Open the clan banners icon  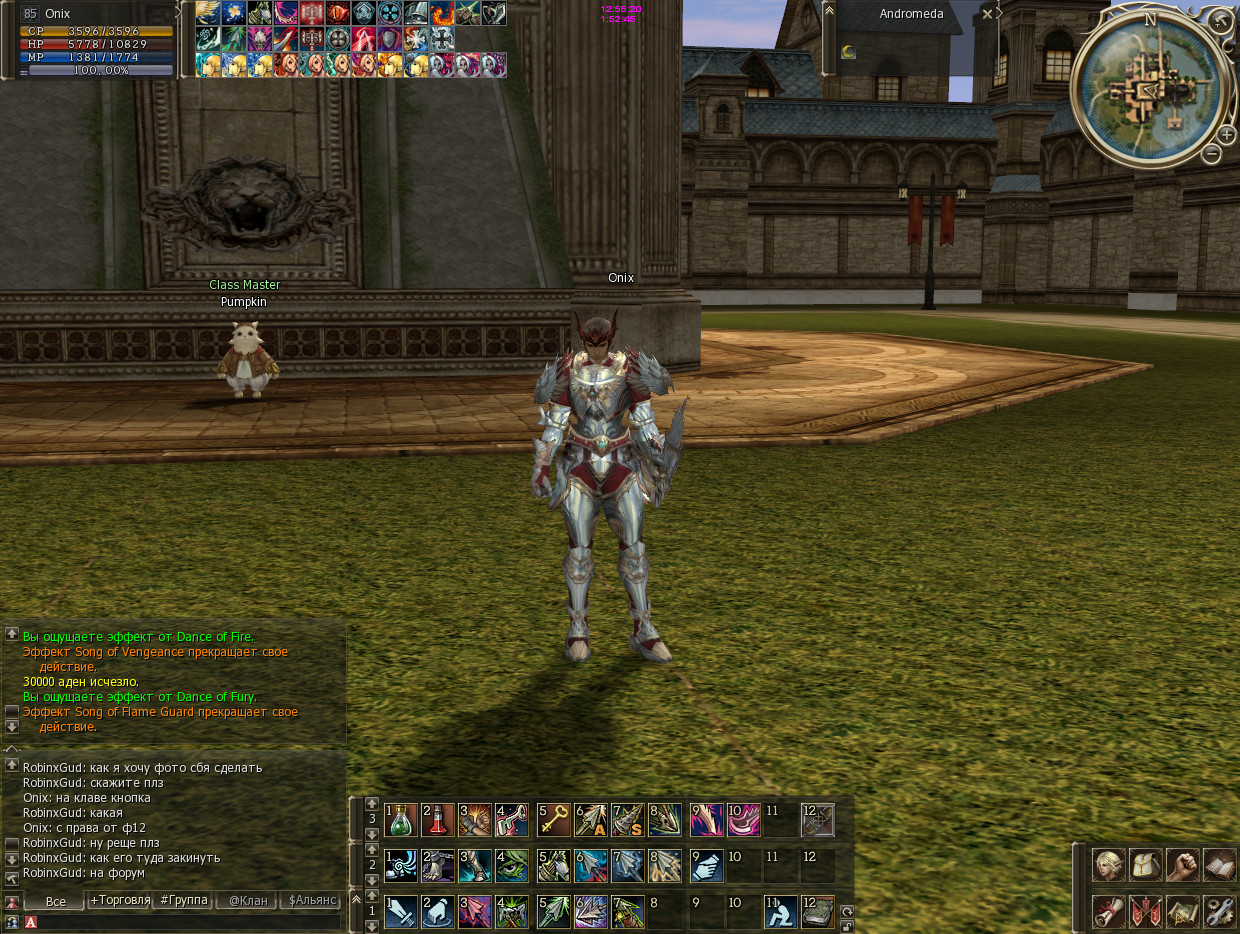(1145, 911)
